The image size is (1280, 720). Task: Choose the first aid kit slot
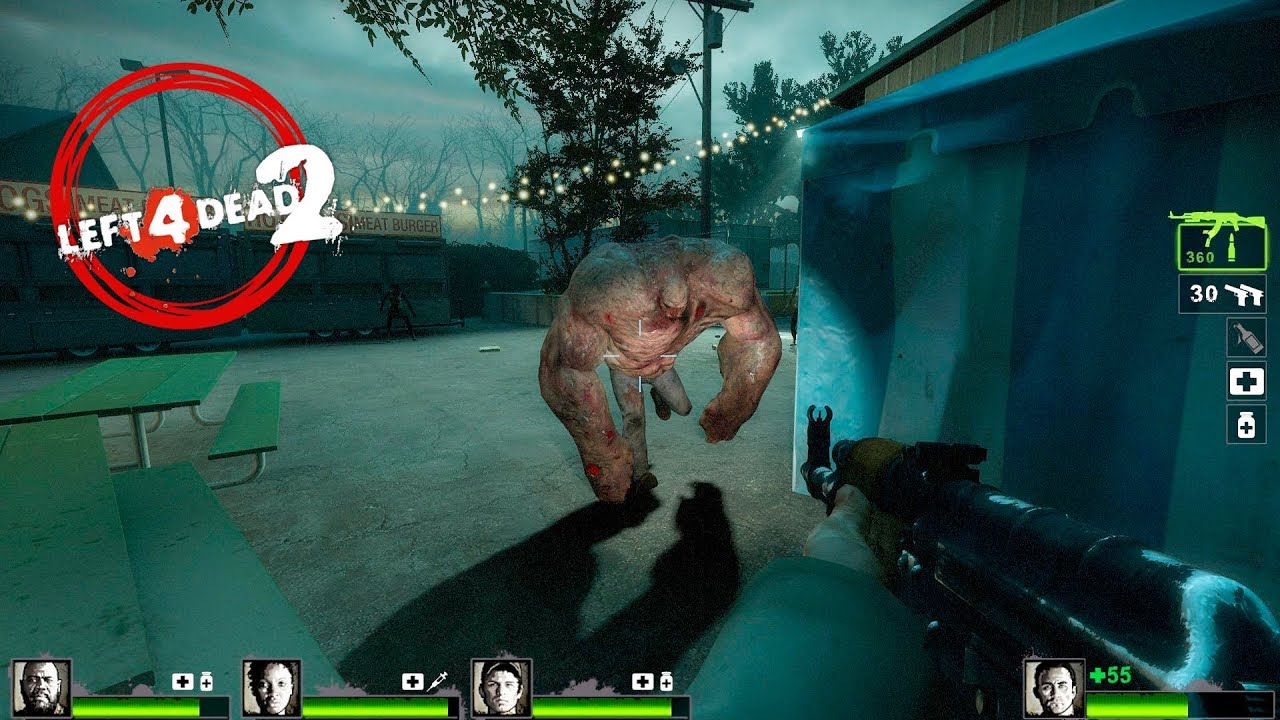[x=1246, y=381]
